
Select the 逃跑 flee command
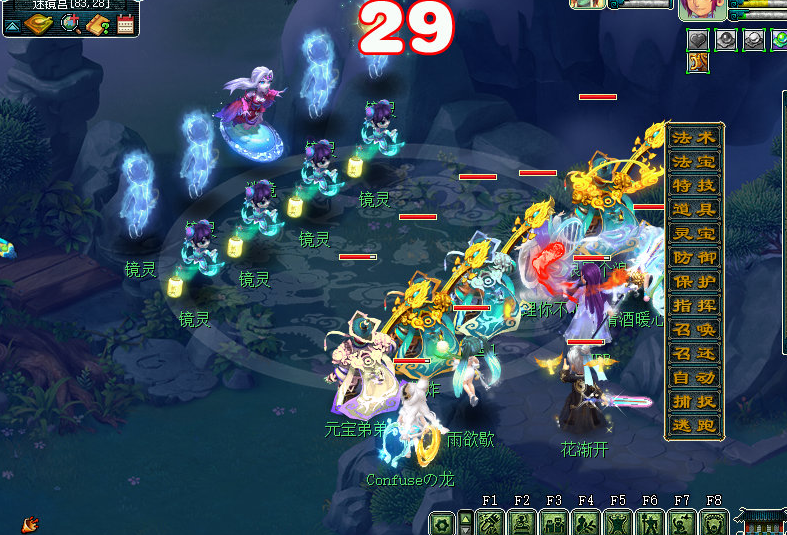click(694, 426)
